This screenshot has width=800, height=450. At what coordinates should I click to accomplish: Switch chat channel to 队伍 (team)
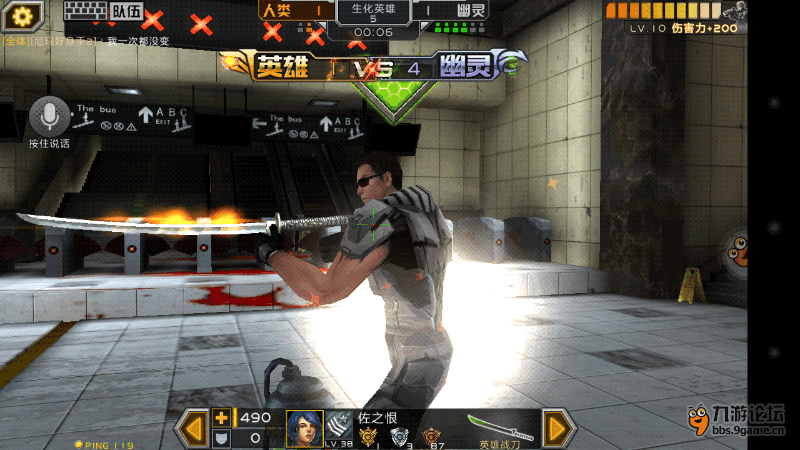(126, 13)
